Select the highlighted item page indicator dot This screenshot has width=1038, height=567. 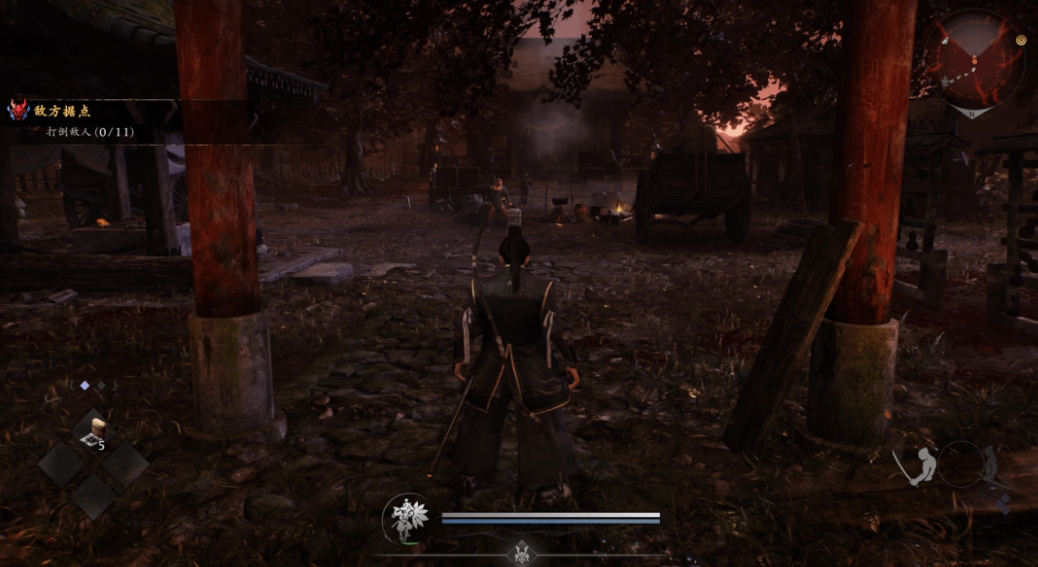click(85, 385)
